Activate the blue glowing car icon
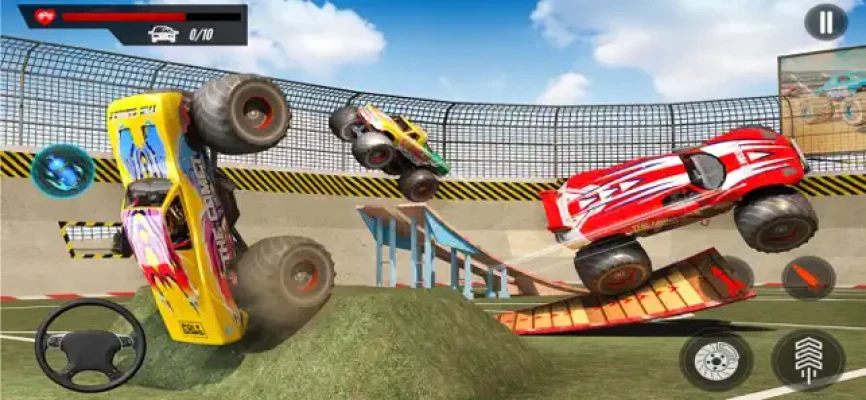866x400 pixels. tap(63, 170)
